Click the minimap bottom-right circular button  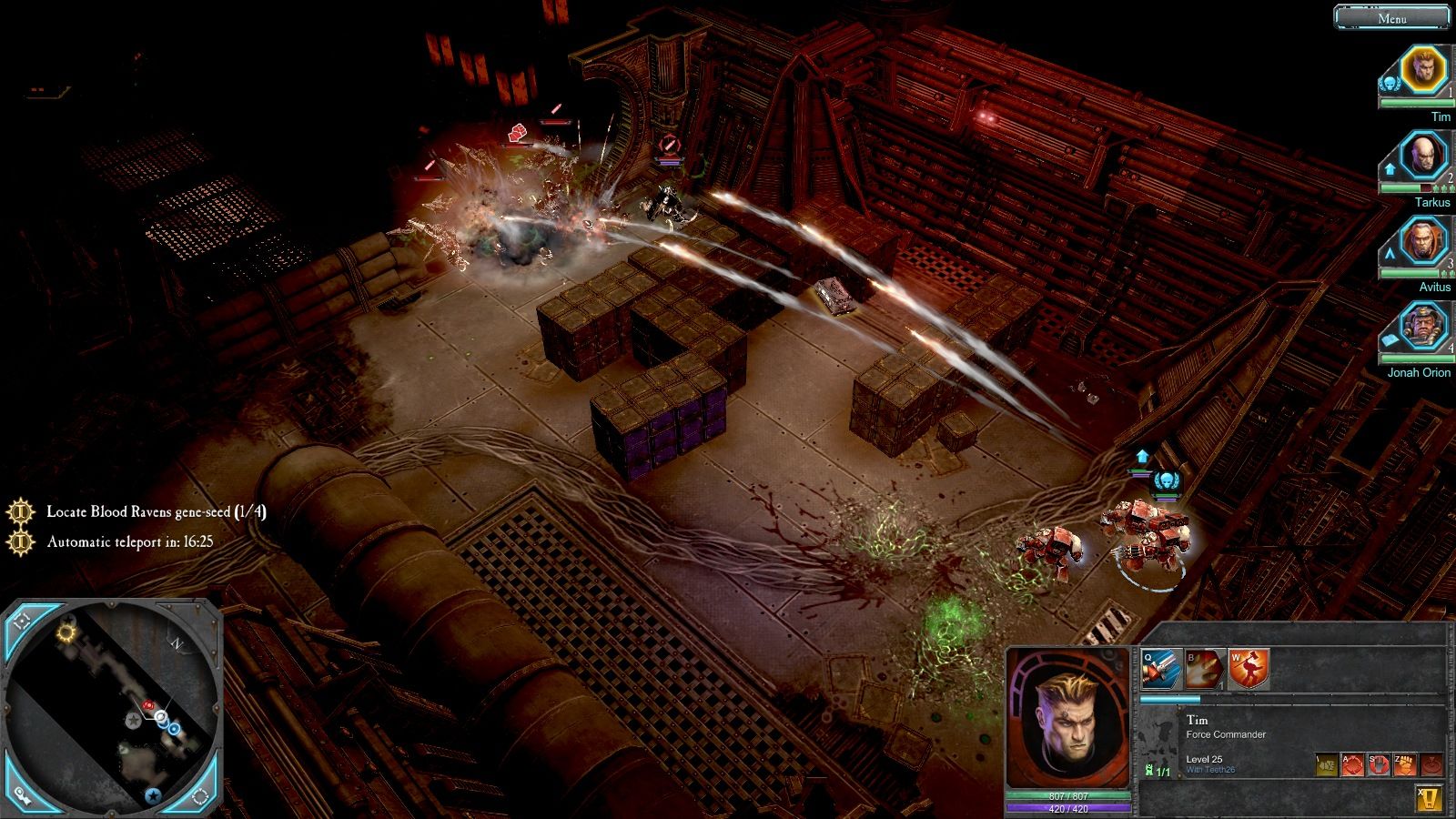point(200,796)
